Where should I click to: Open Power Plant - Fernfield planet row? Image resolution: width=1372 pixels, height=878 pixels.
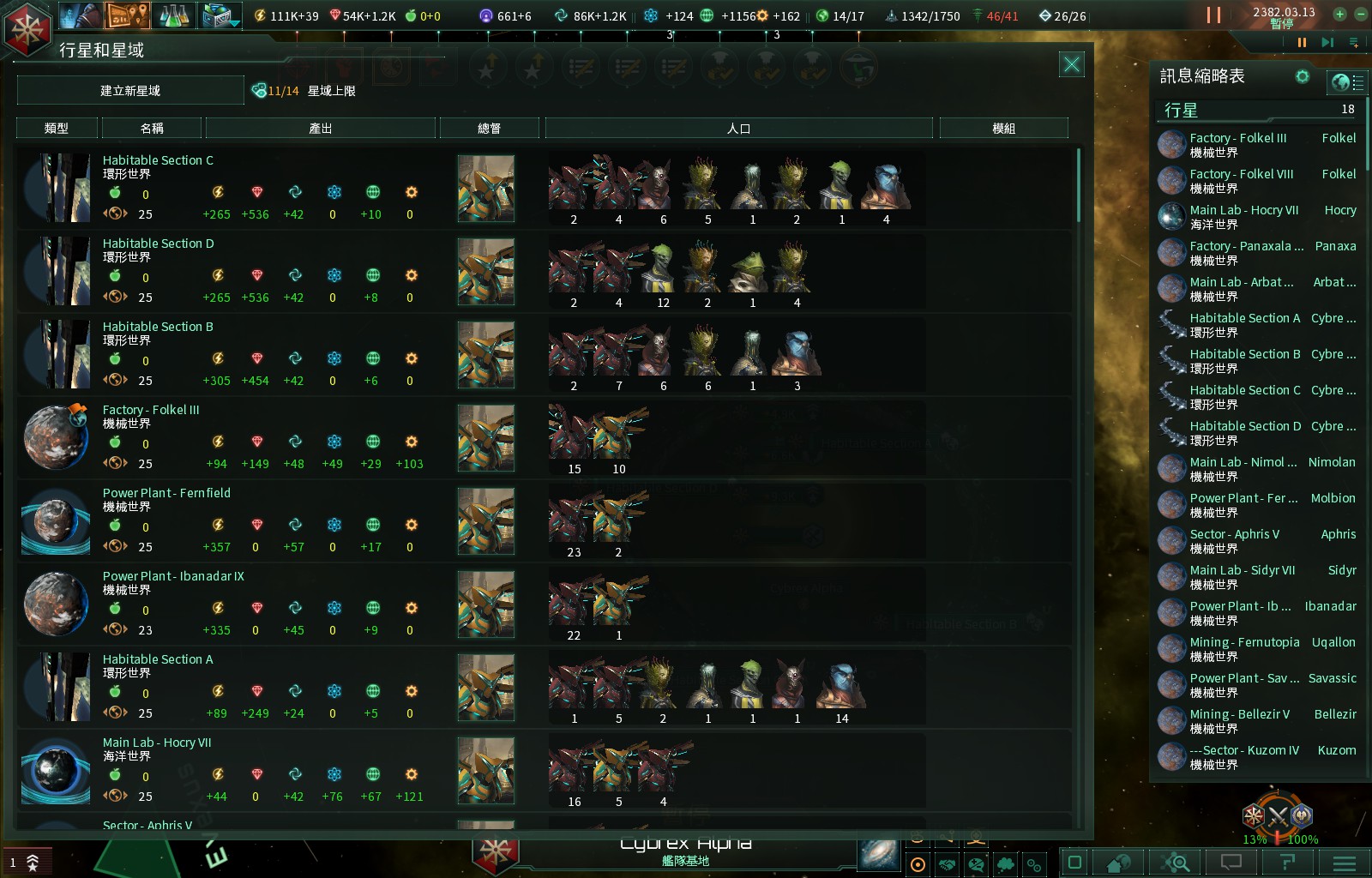pyautogui.click(x=166, y=493)
